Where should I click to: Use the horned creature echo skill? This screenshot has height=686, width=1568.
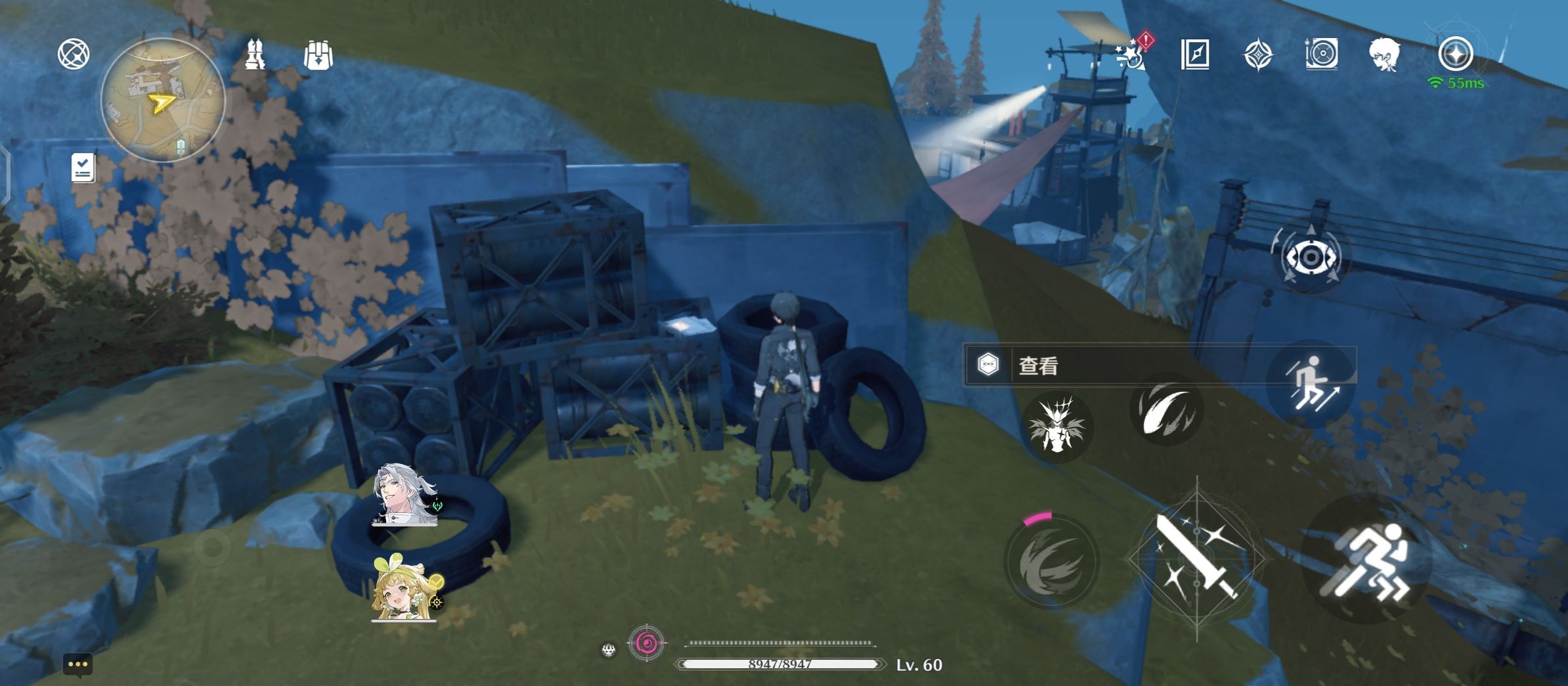[x=1056, y=425]
